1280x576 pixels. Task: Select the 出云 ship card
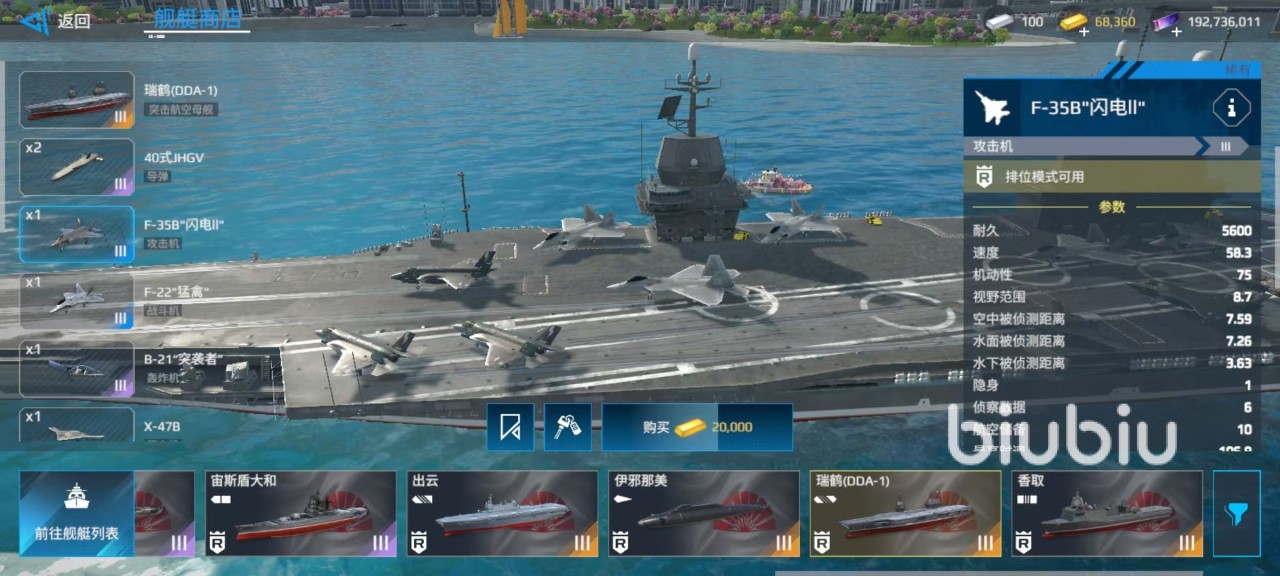(x=502, y=513)
